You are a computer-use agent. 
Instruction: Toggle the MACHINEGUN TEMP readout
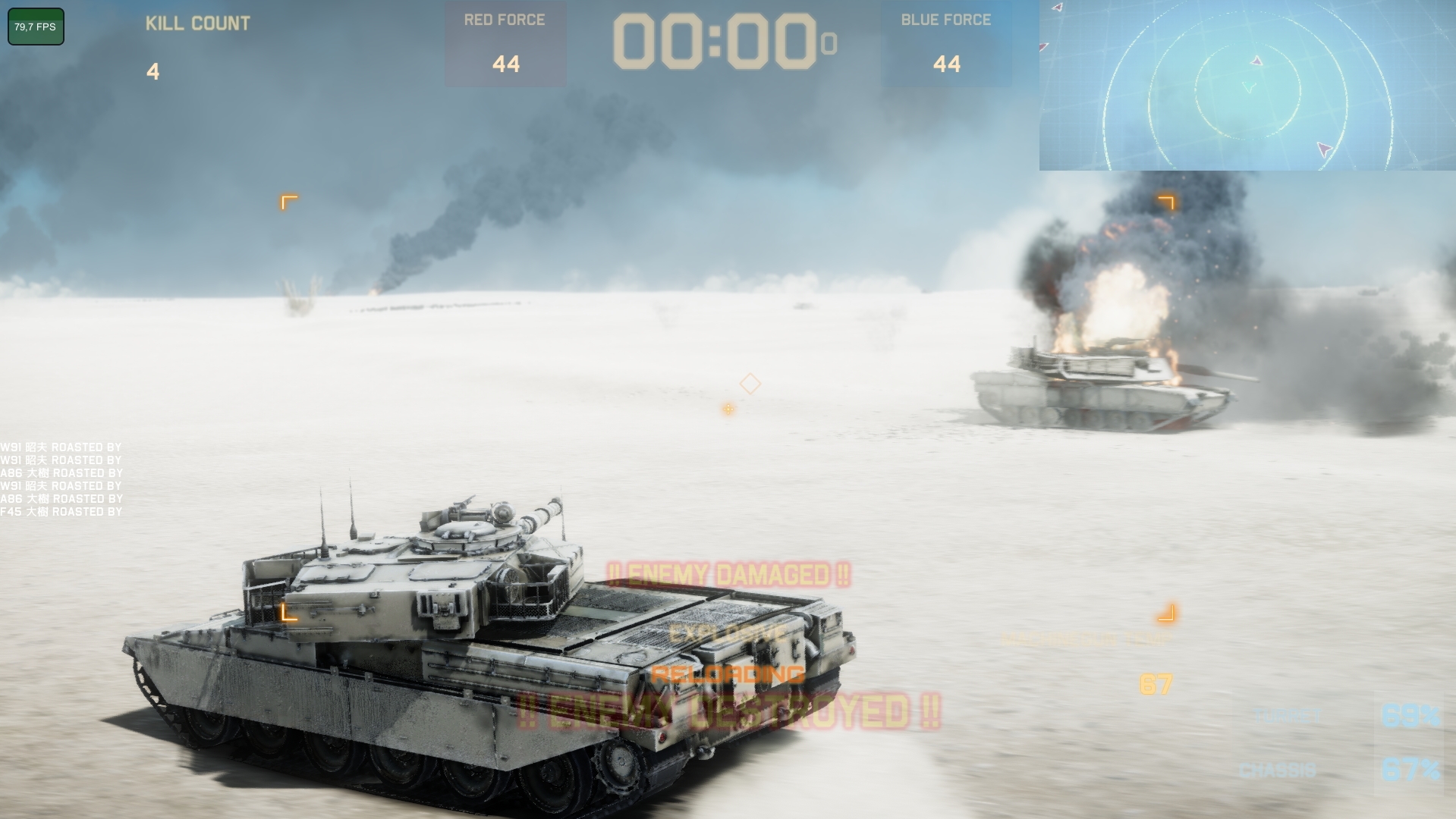(1085, 638)
